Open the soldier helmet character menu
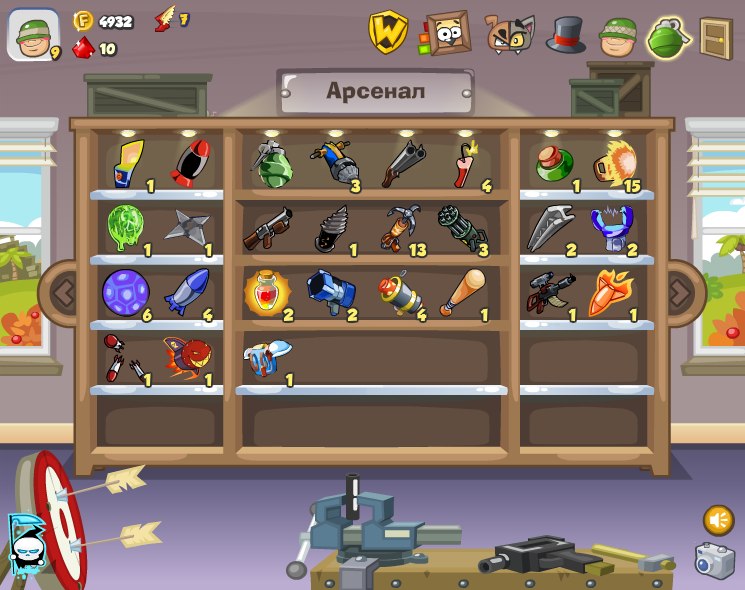 (x=619, y=36)
